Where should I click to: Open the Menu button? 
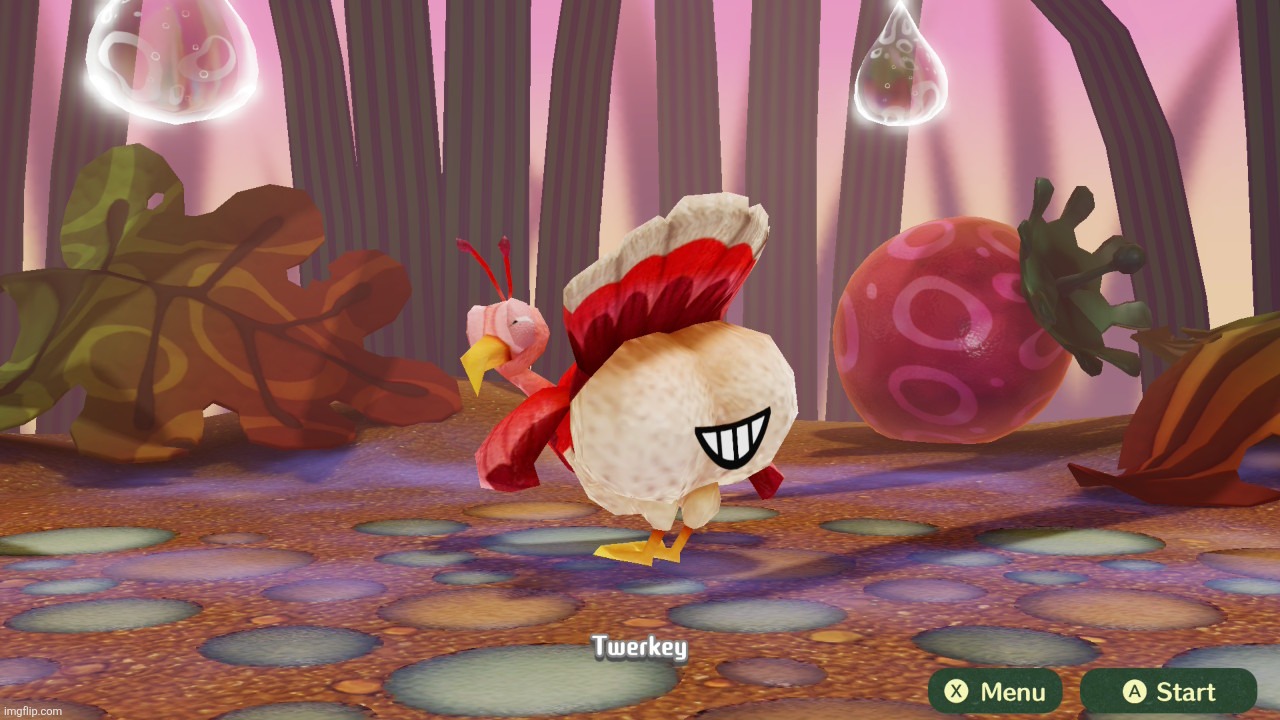996,691
